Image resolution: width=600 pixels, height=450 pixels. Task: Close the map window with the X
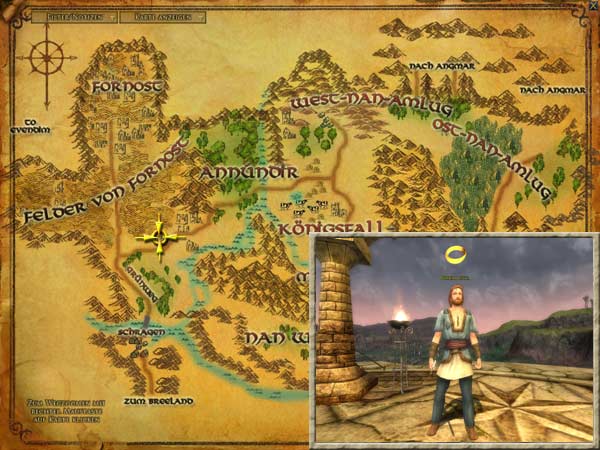click(x=592, y=6)
